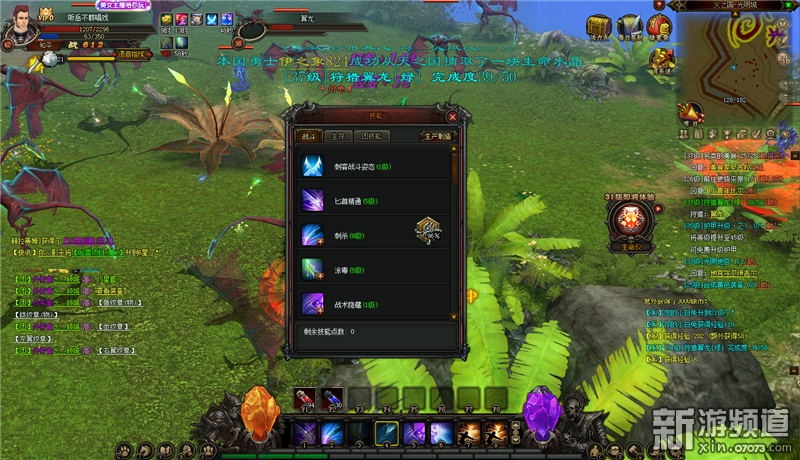Close the skills window
This screenshot has width=800, height=460.
452,116
